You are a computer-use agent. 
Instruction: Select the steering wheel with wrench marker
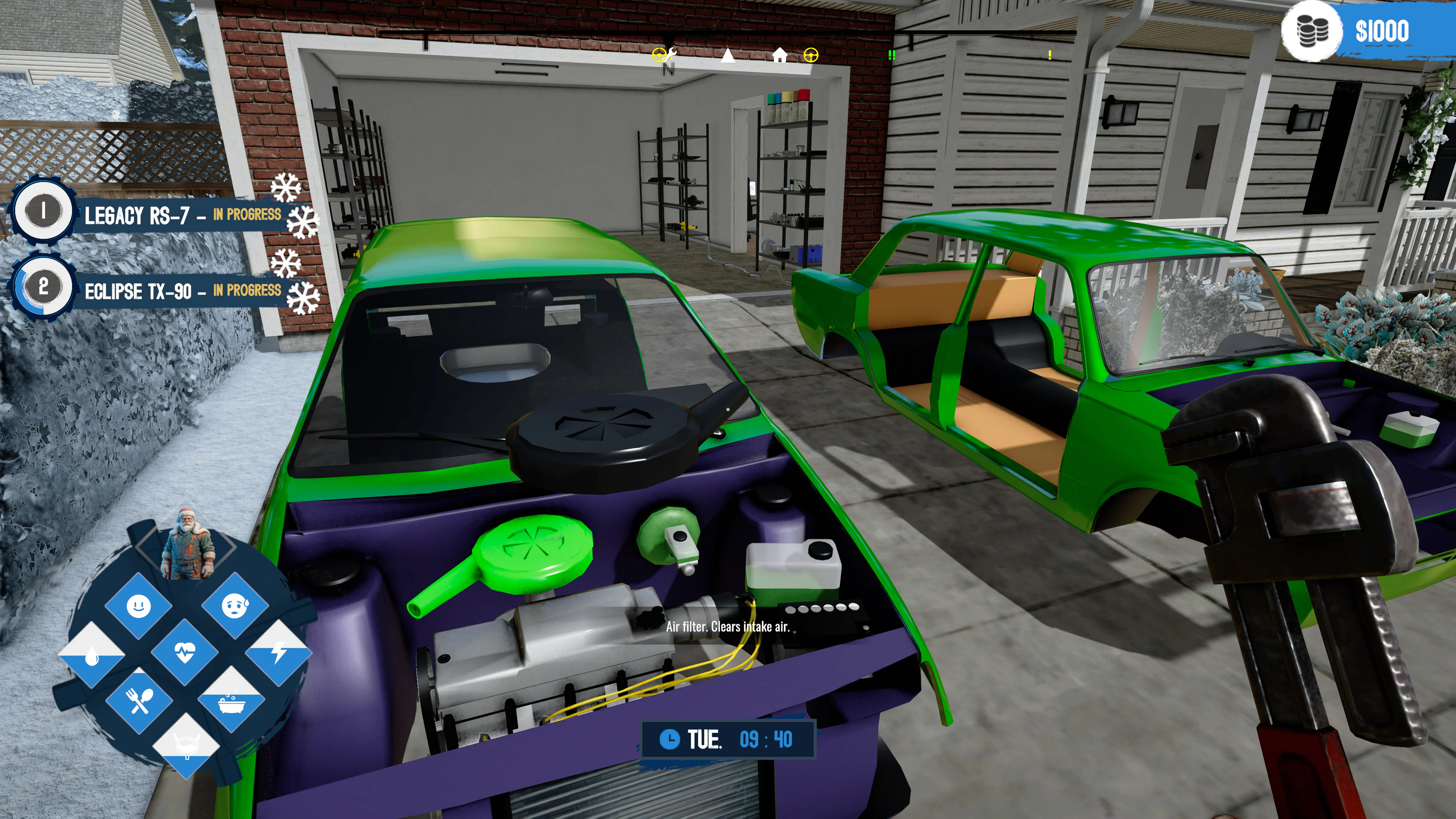pos(663,55)
